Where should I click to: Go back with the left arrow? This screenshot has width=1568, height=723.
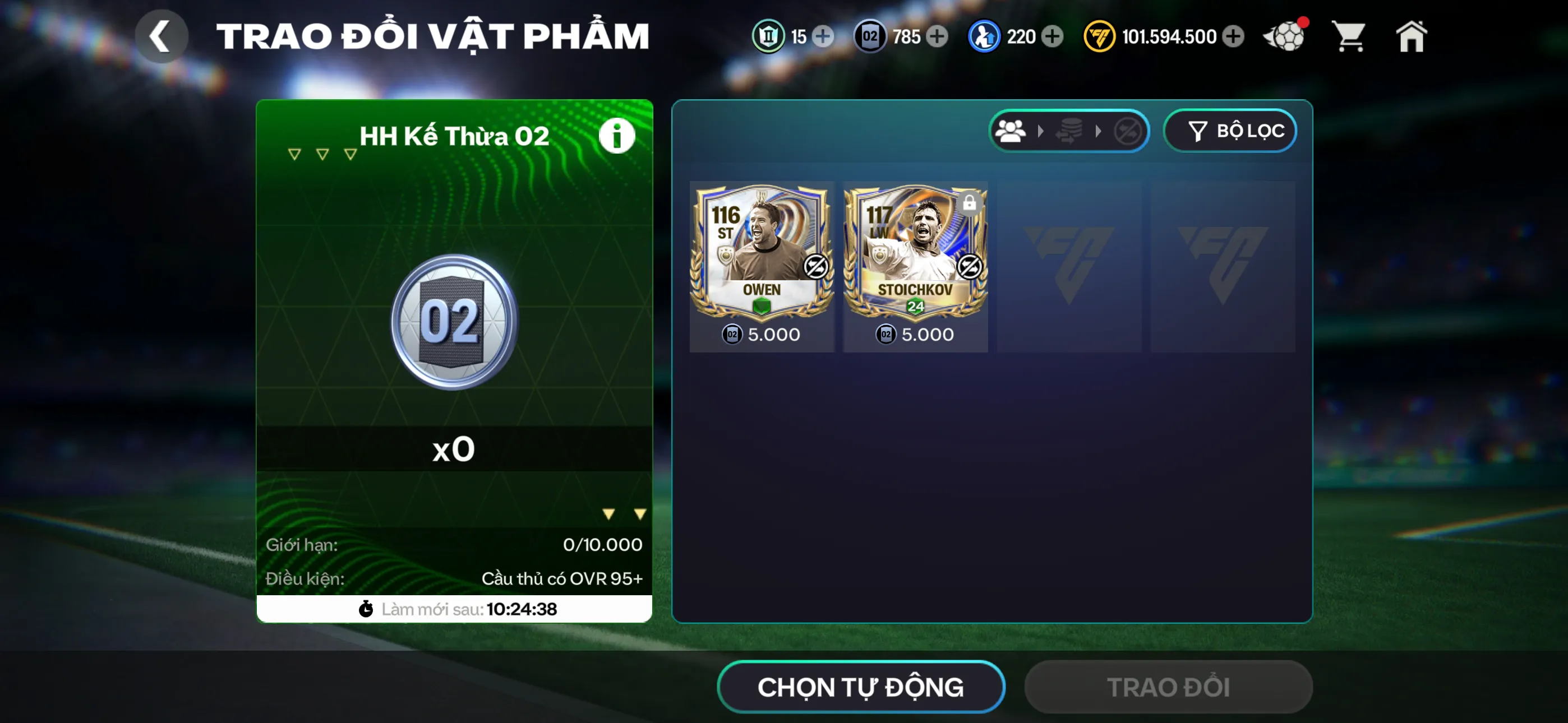pyautogui.click(x=162, y=36)
